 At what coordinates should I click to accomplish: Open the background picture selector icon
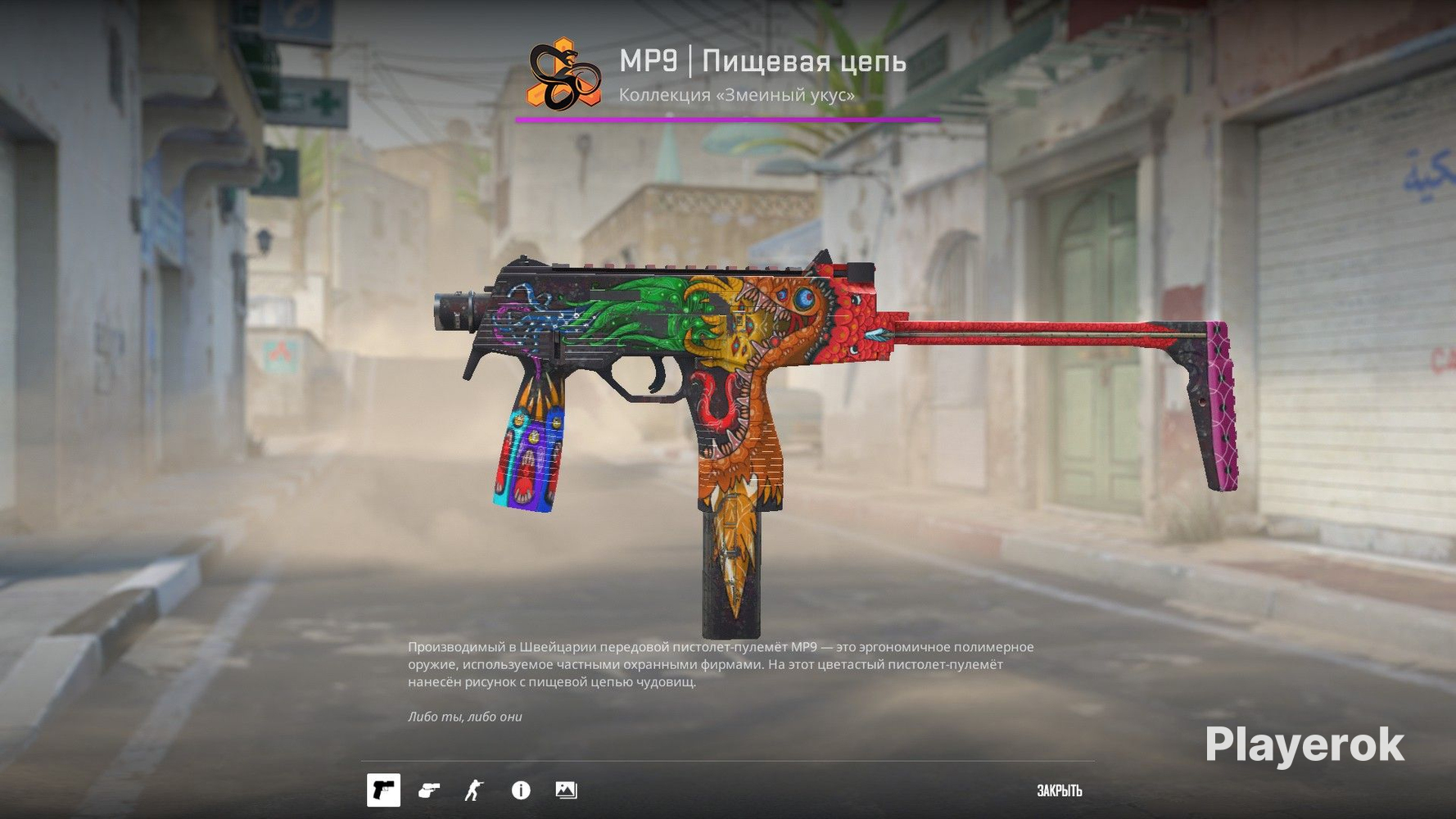tap(566, 790)
